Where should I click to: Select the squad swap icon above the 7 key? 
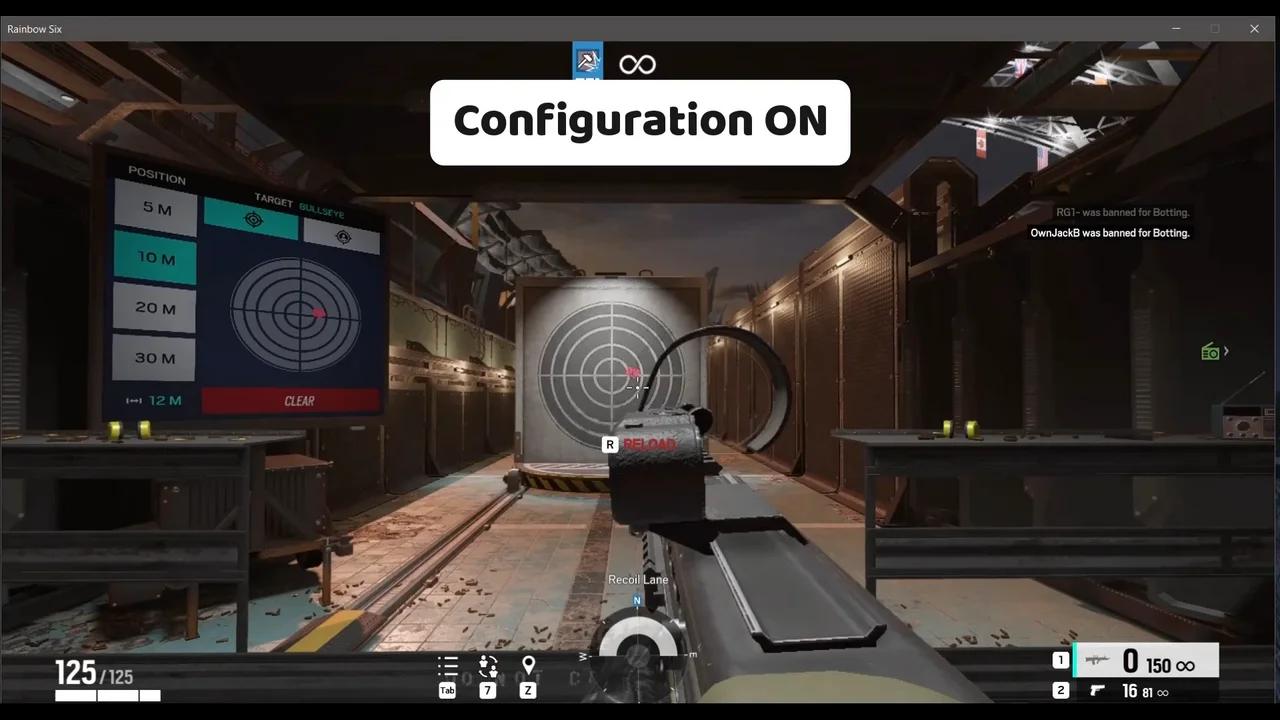pos(488,665)
